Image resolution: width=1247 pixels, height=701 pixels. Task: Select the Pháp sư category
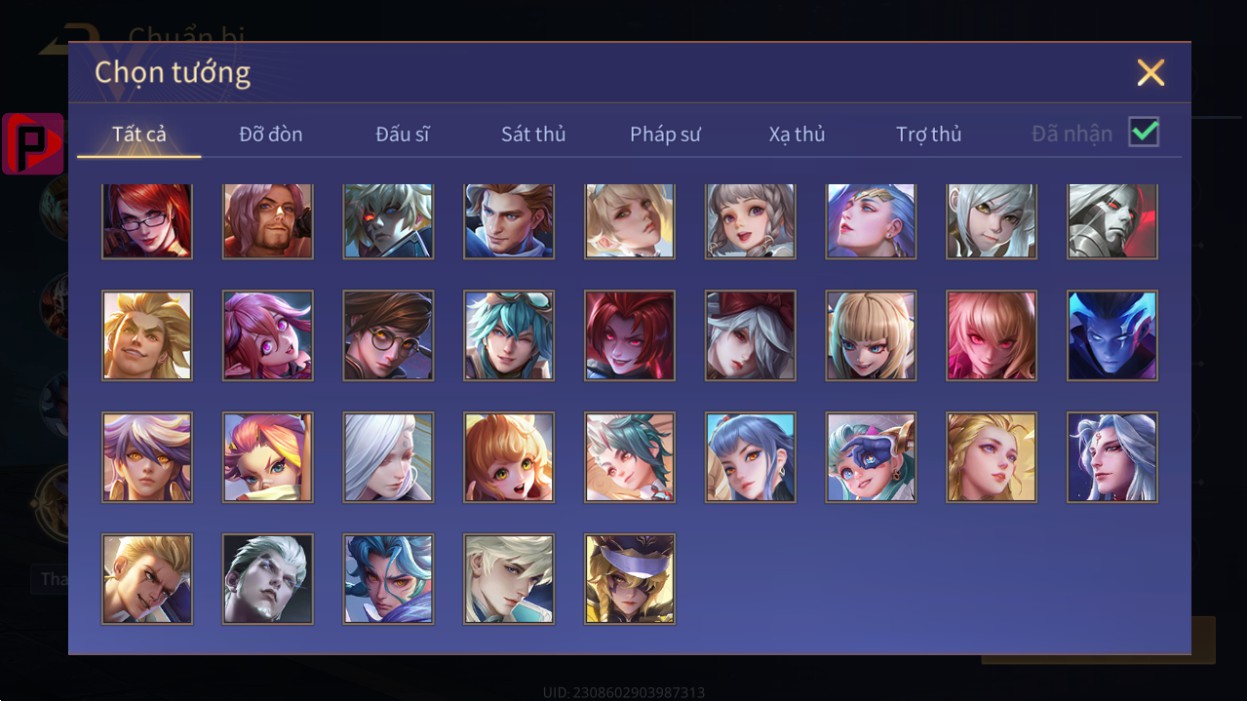[x=665, y=134]
